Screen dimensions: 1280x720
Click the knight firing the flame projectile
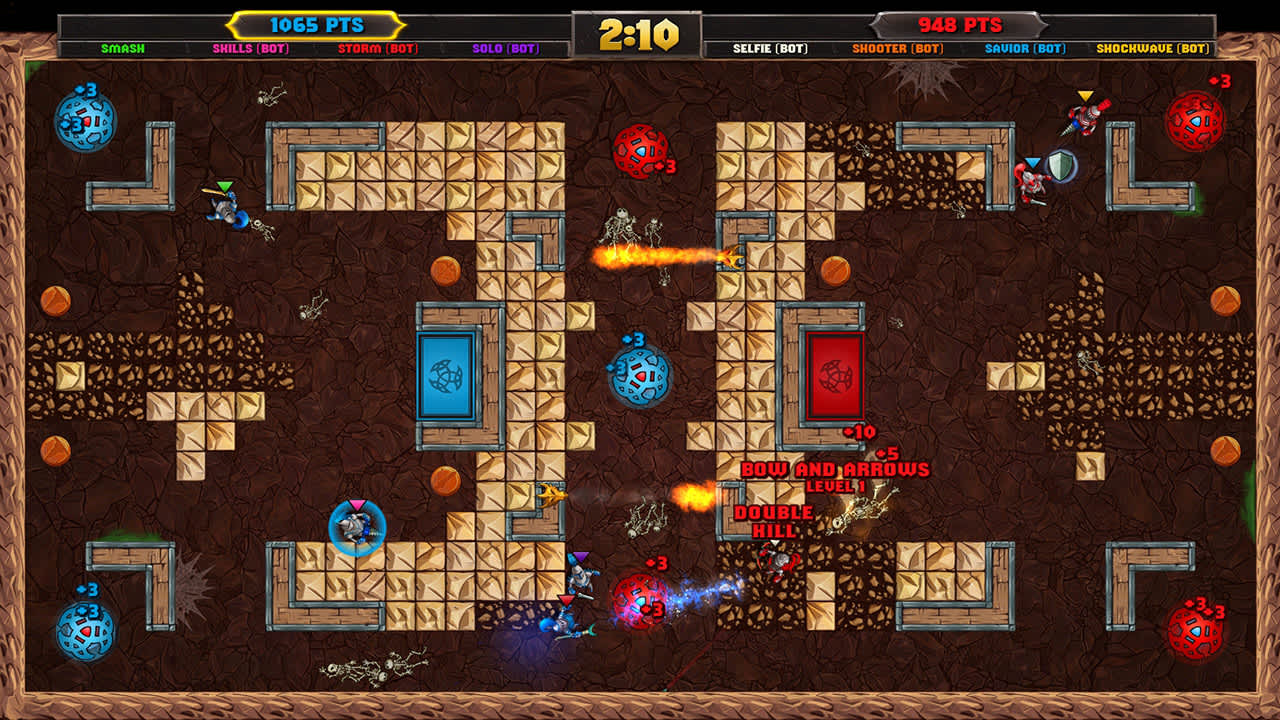pyautogui.click(x=737, y=258)
